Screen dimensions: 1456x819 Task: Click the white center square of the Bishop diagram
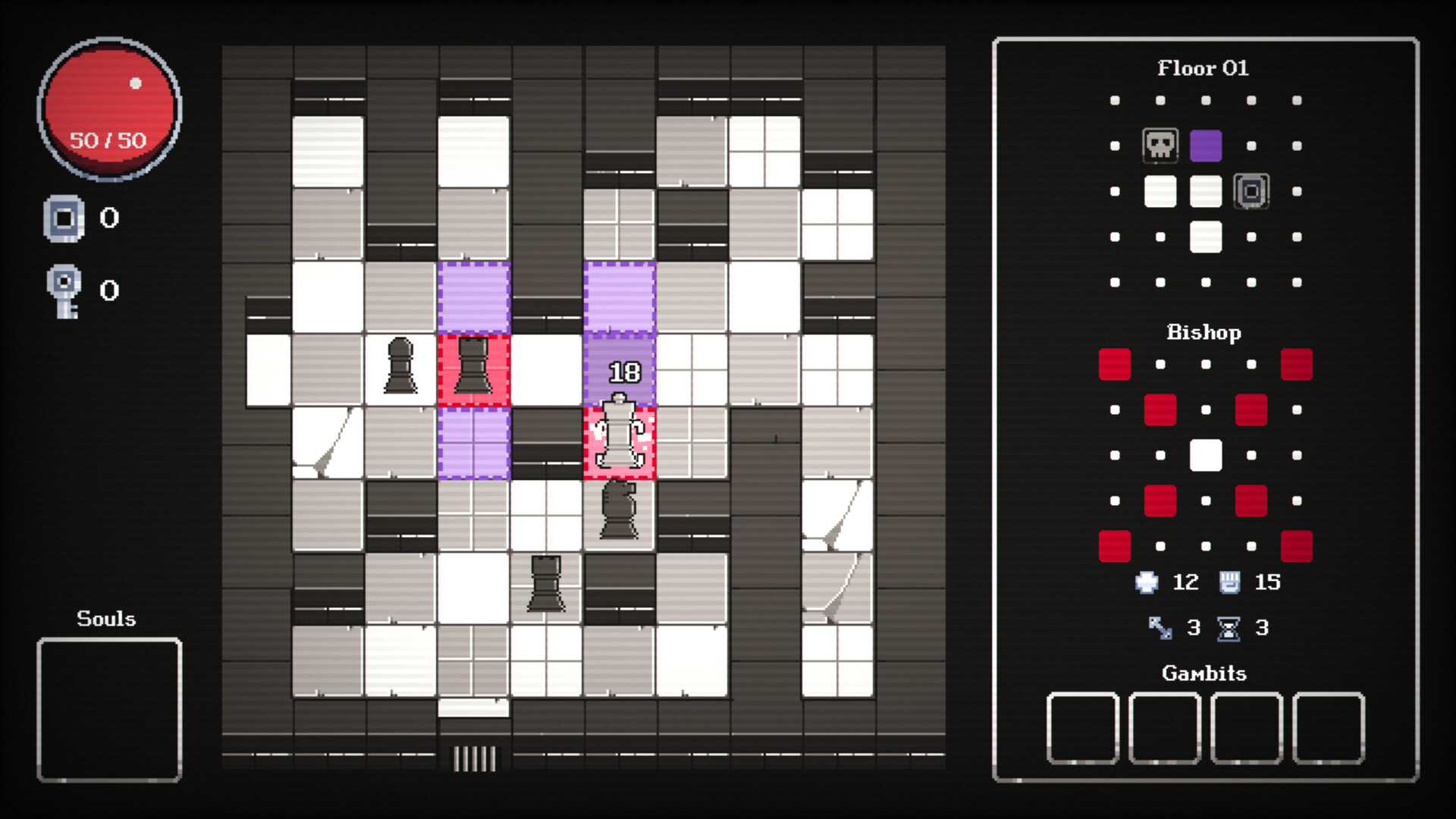click(x=1206, y=454)
